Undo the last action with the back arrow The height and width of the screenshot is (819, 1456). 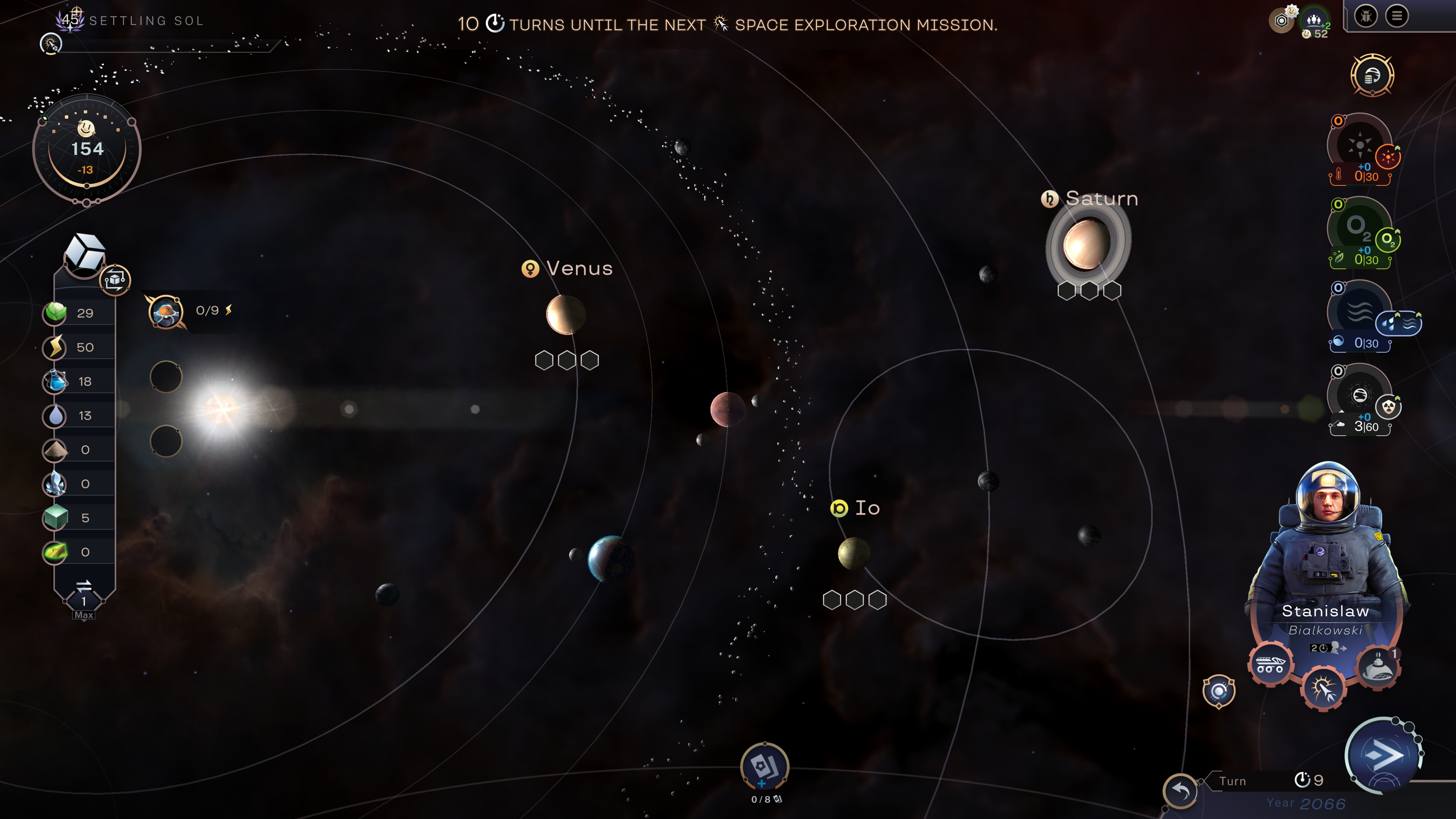pos(1180,789)
